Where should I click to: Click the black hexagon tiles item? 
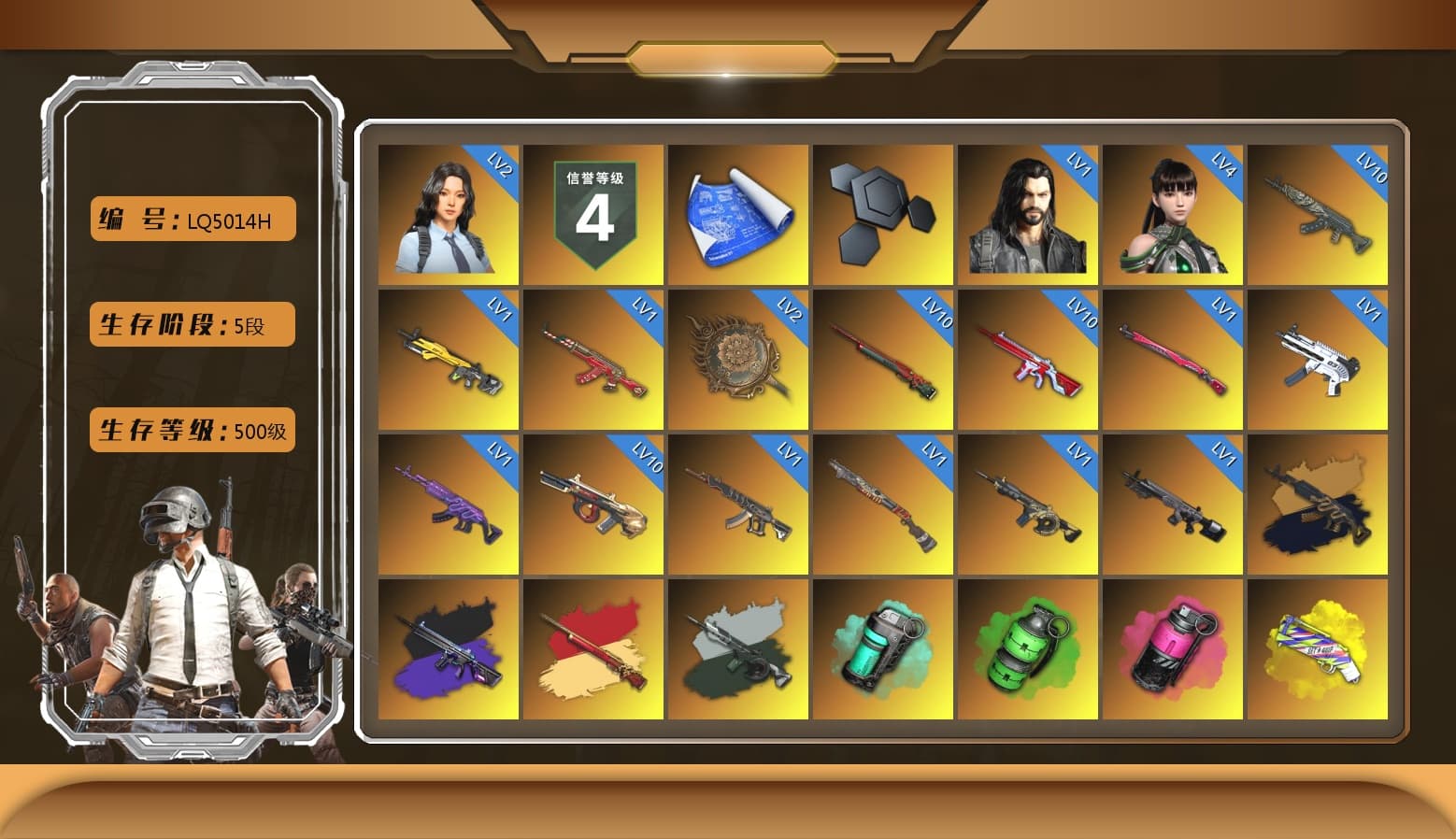883,213
